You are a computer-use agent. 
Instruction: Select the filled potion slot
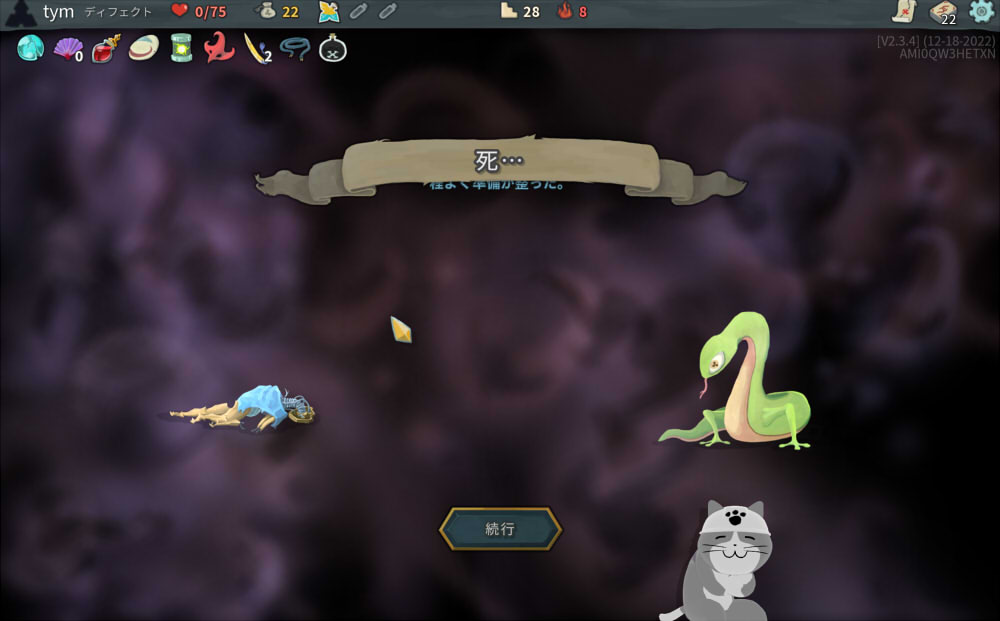point(328,12)
